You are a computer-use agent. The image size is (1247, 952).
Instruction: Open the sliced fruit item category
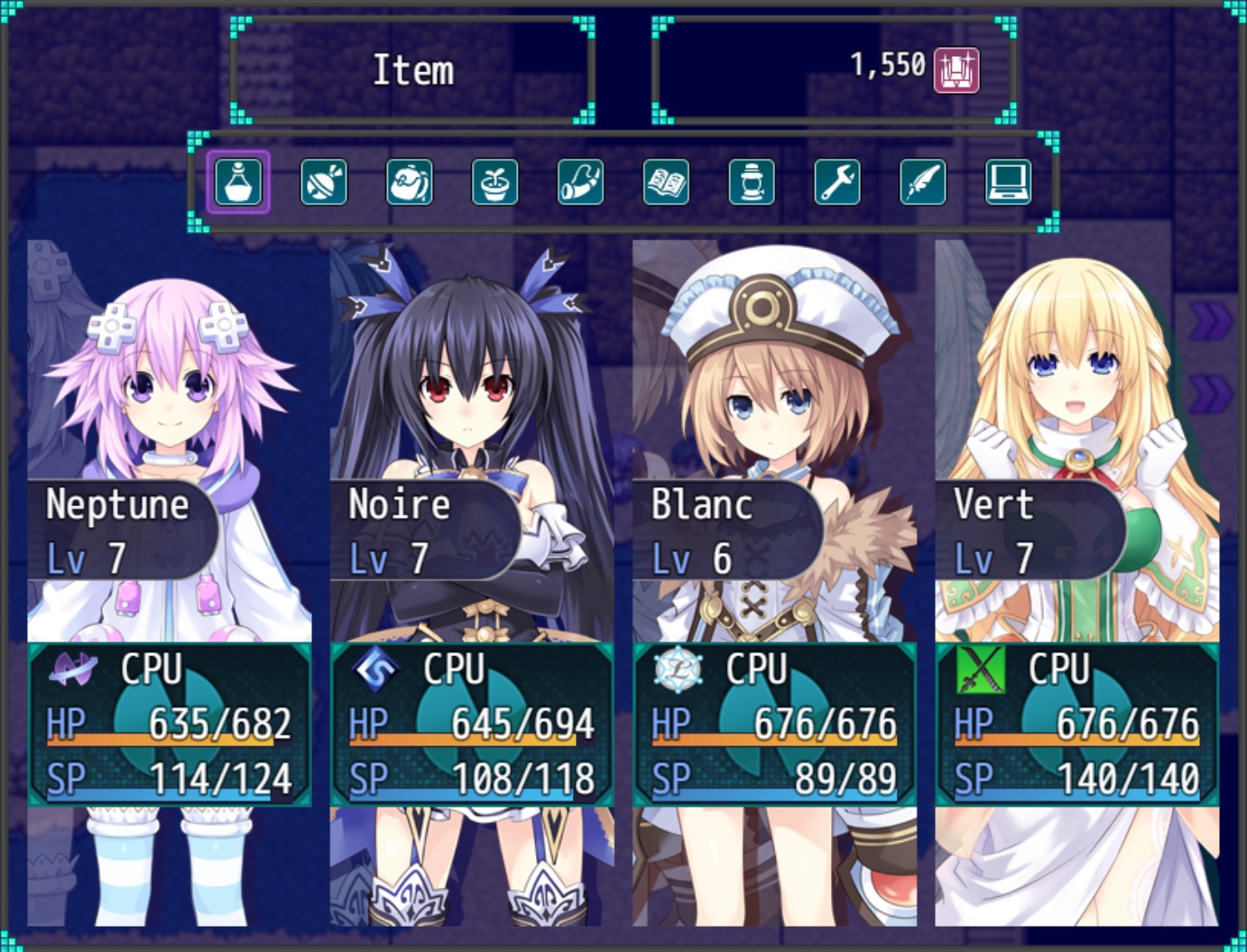[323, 182]
